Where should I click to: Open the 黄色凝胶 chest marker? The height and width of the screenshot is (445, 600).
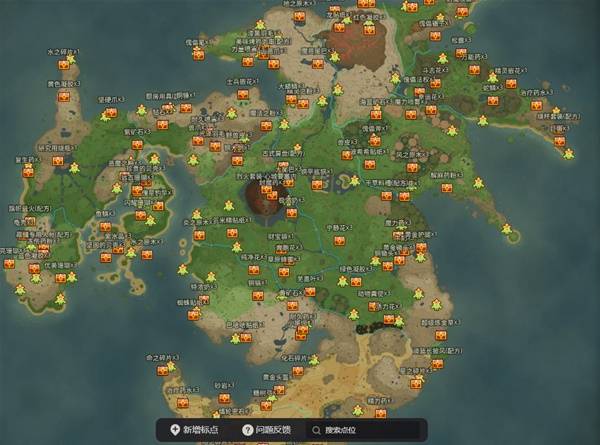[x=64, y=96]
